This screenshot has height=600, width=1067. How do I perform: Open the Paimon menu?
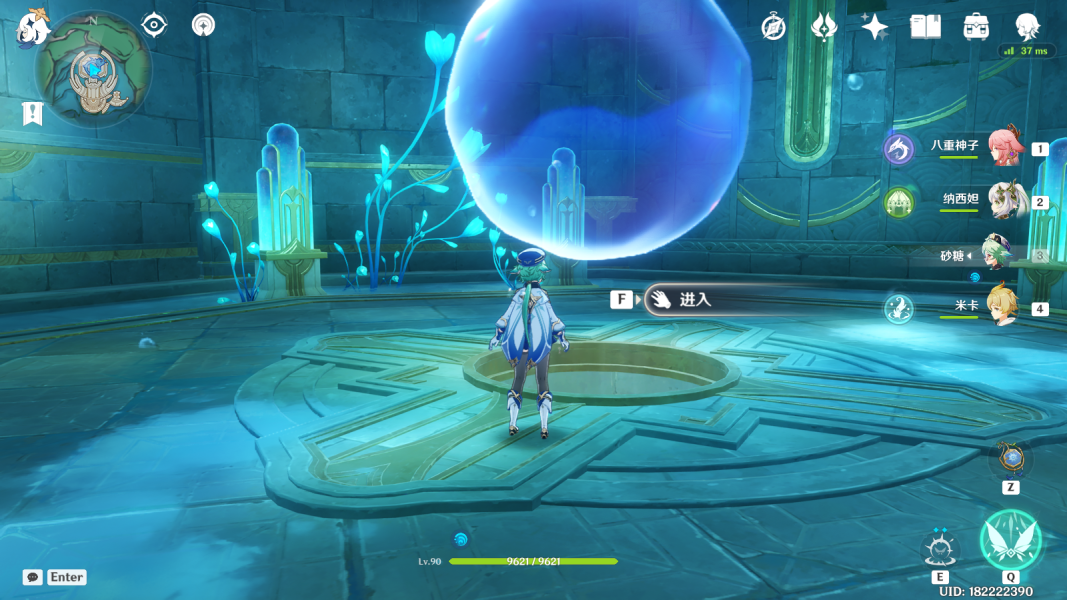pos(32,27)
